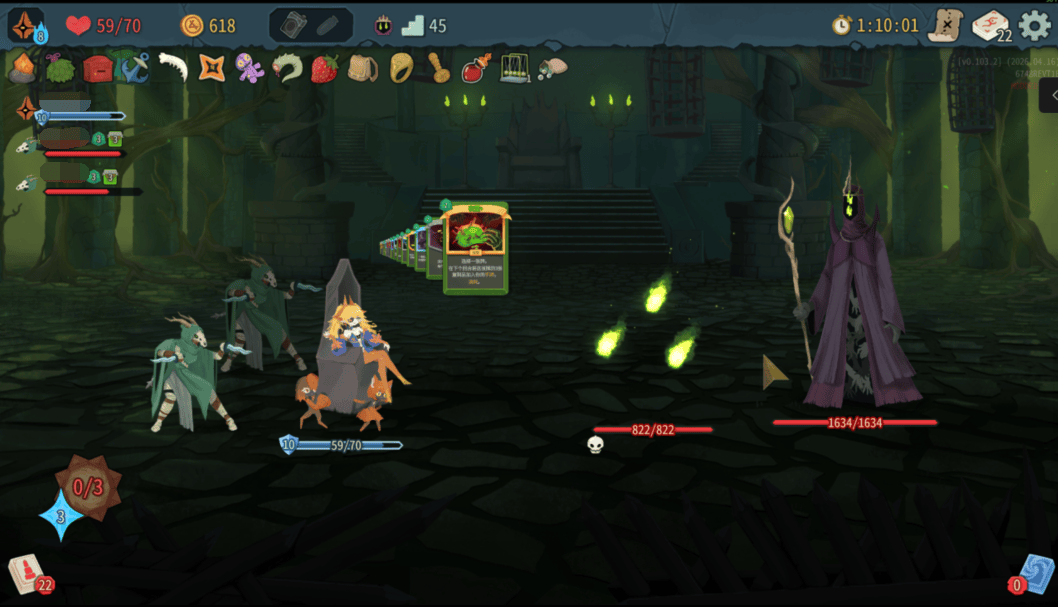Expand the side panel arrow tab
Screen dimensions: 1058x607
[1049, 95]
